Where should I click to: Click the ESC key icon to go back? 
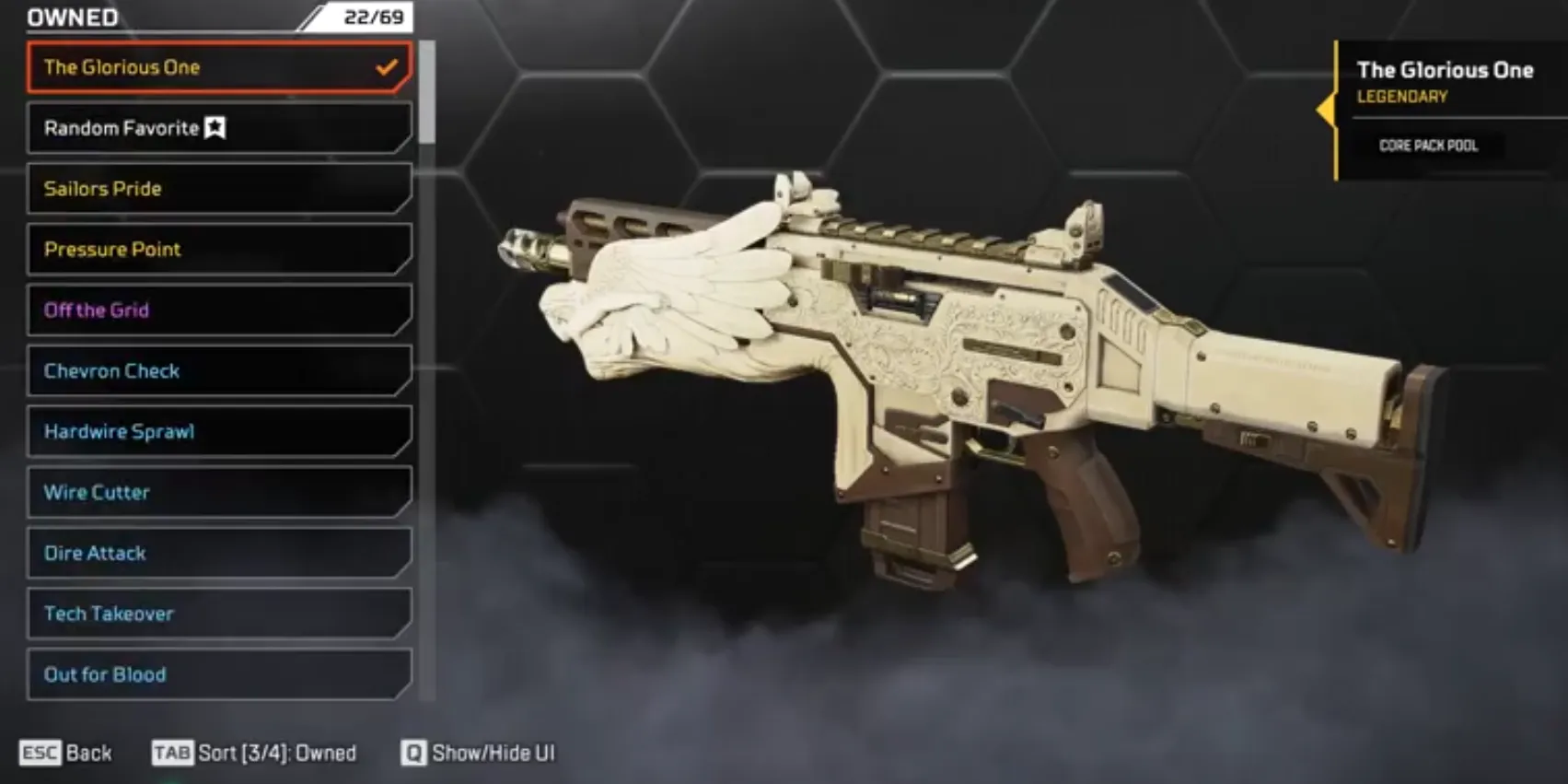tap(39, 753)
